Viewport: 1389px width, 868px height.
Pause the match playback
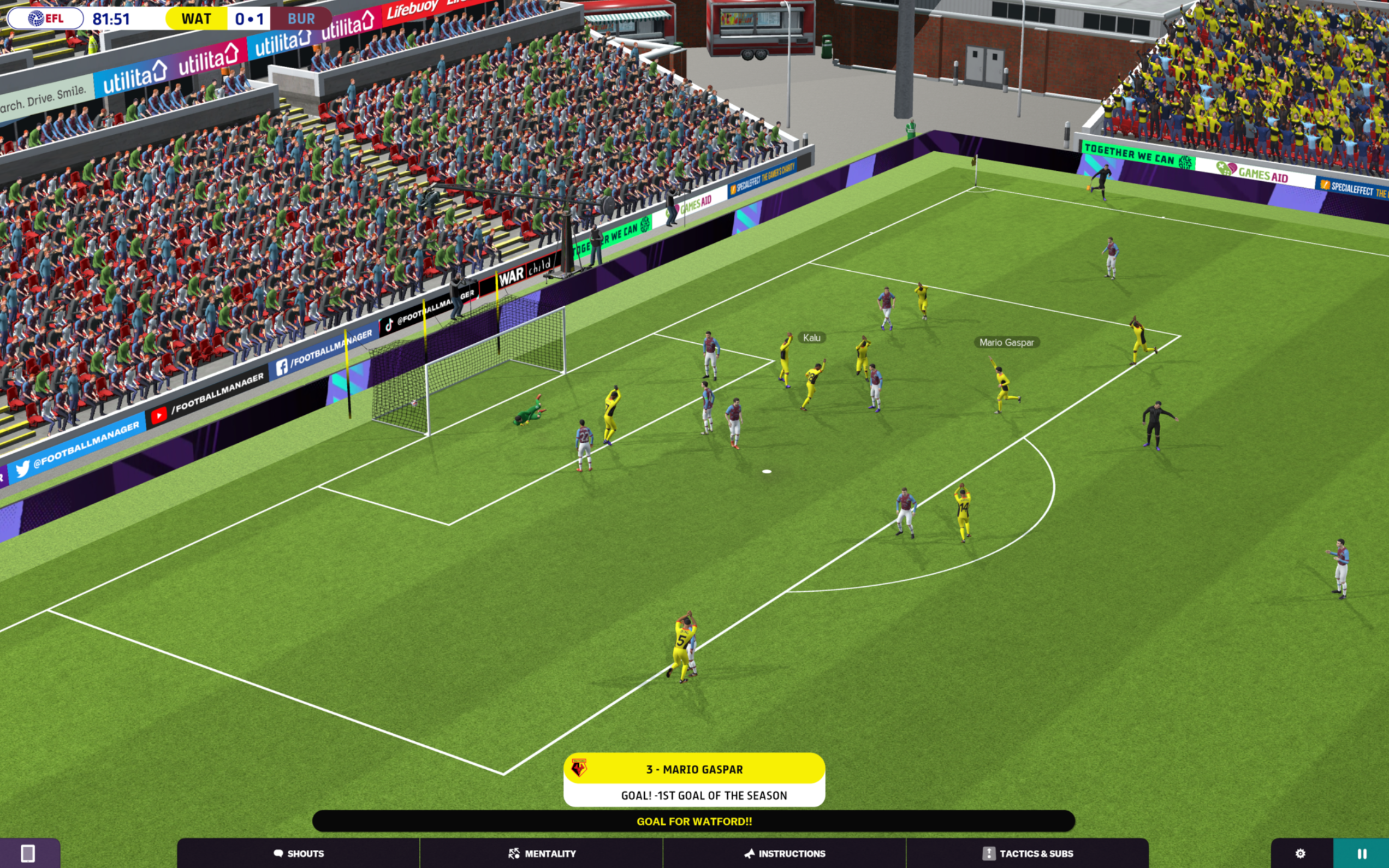click(1361, 854)
